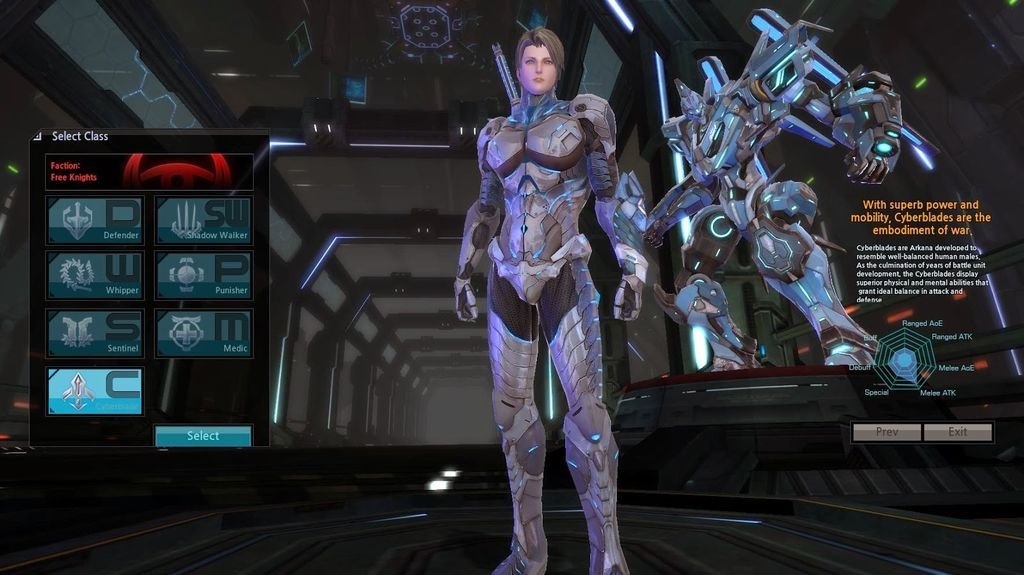Go back with the Prev button
Viewport: 1024px width, 575px height.
pos(886,432)
